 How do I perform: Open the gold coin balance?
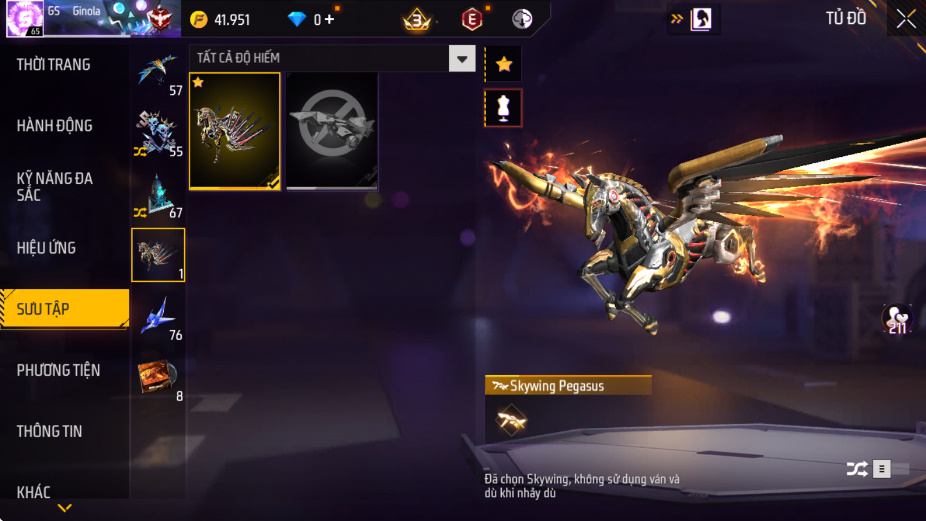tap(221, 19)
